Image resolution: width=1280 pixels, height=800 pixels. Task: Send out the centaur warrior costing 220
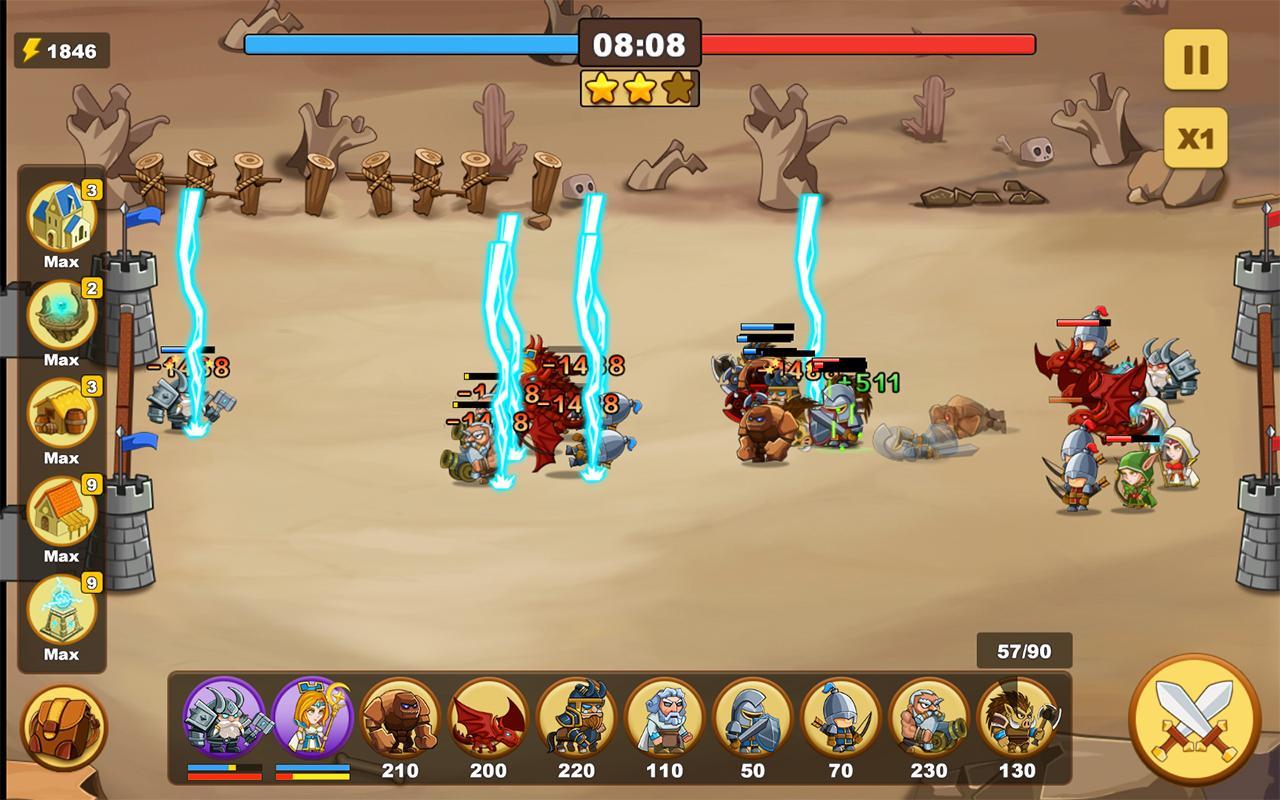(x=578, y=716)
